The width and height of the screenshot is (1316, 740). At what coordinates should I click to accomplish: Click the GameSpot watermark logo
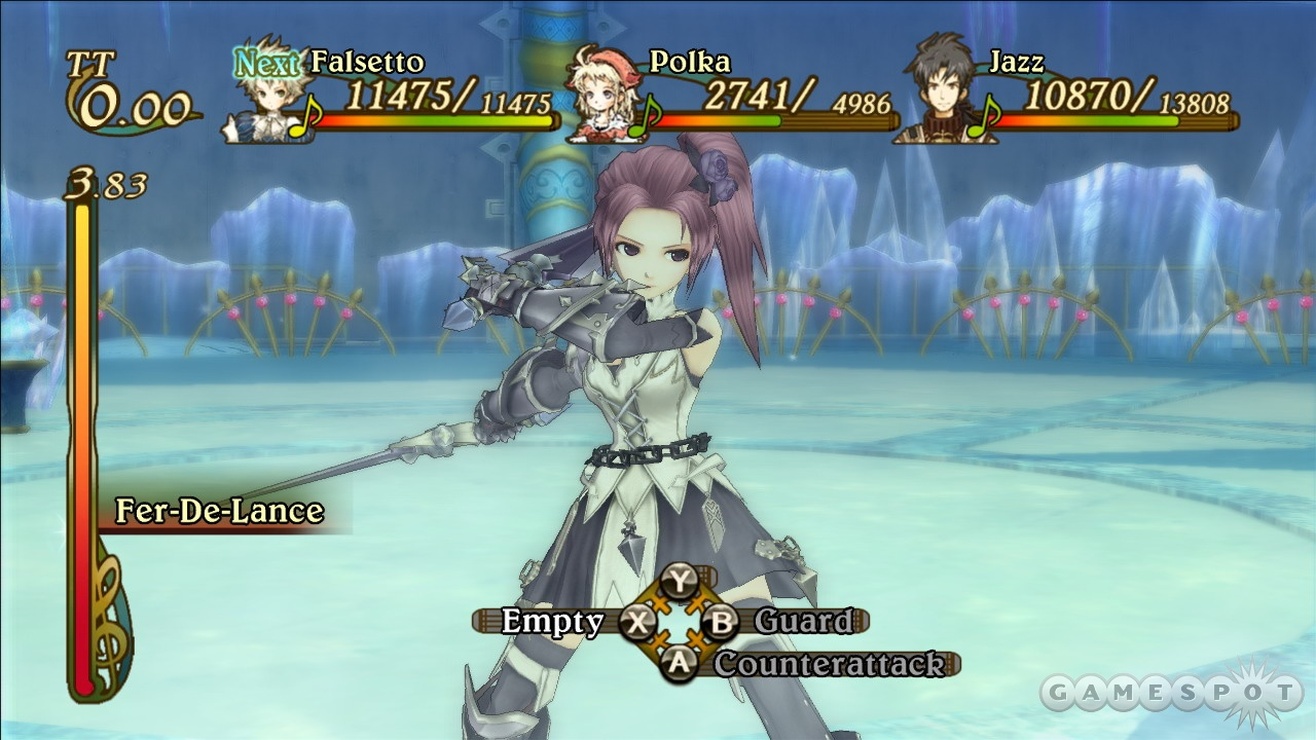coord(1170,692)
